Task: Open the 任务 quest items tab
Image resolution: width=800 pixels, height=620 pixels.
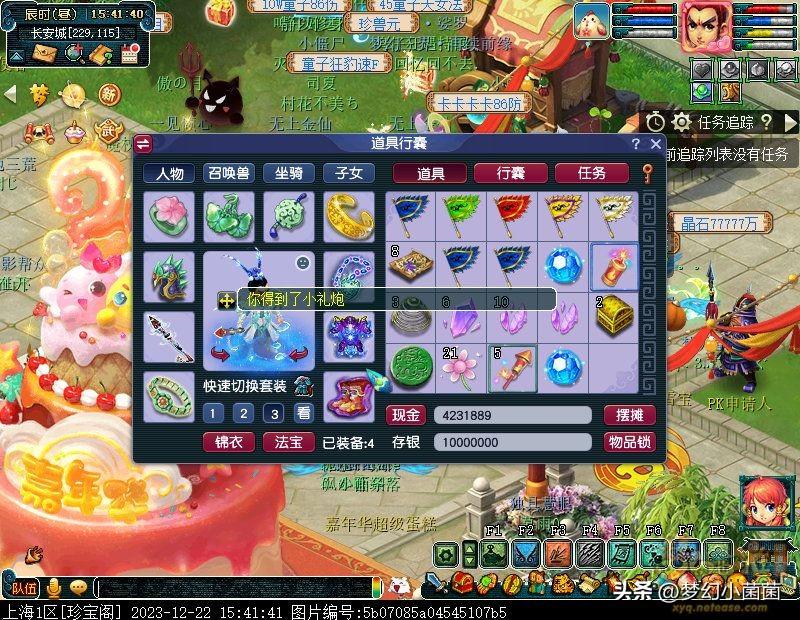Action: (592, 173)
